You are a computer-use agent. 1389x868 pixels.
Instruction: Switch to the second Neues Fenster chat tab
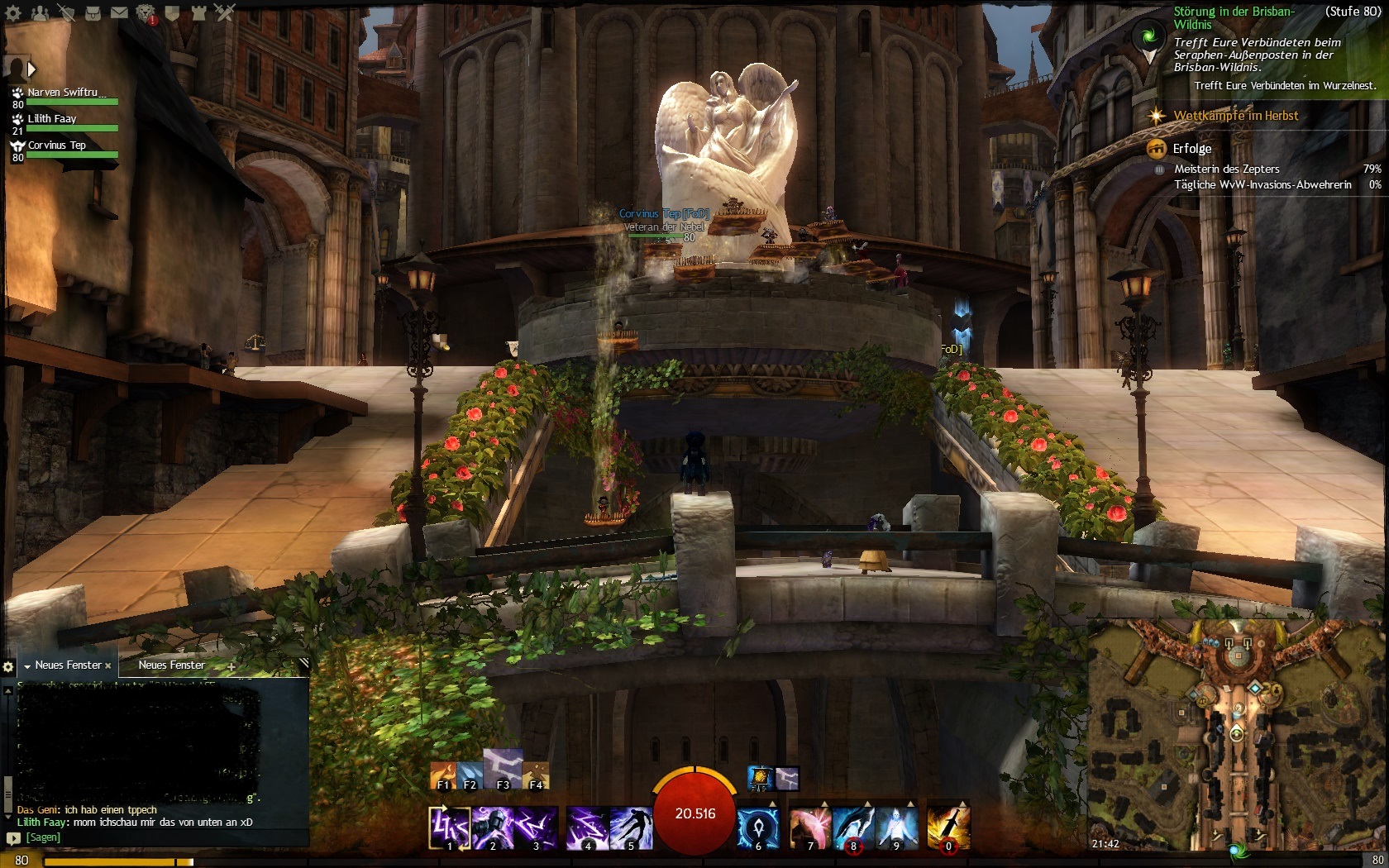171,665
